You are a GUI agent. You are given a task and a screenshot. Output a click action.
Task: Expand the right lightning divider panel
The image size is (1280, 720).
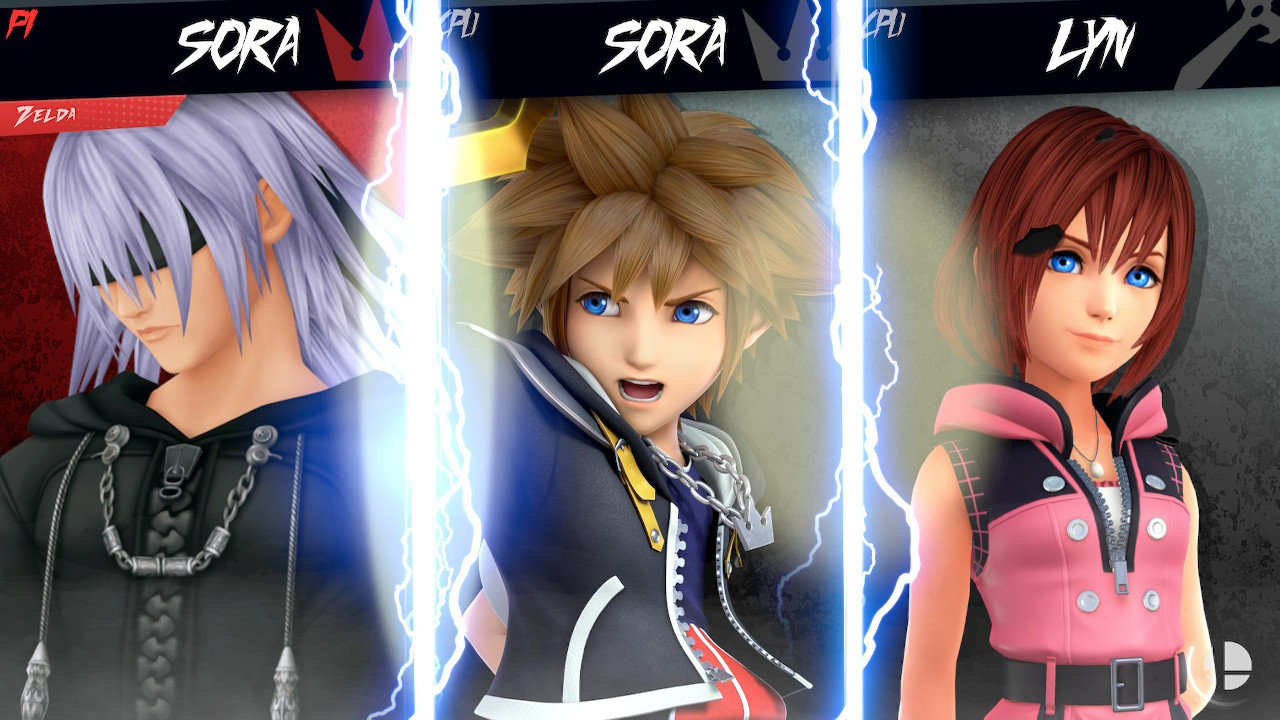coord(855,400)
